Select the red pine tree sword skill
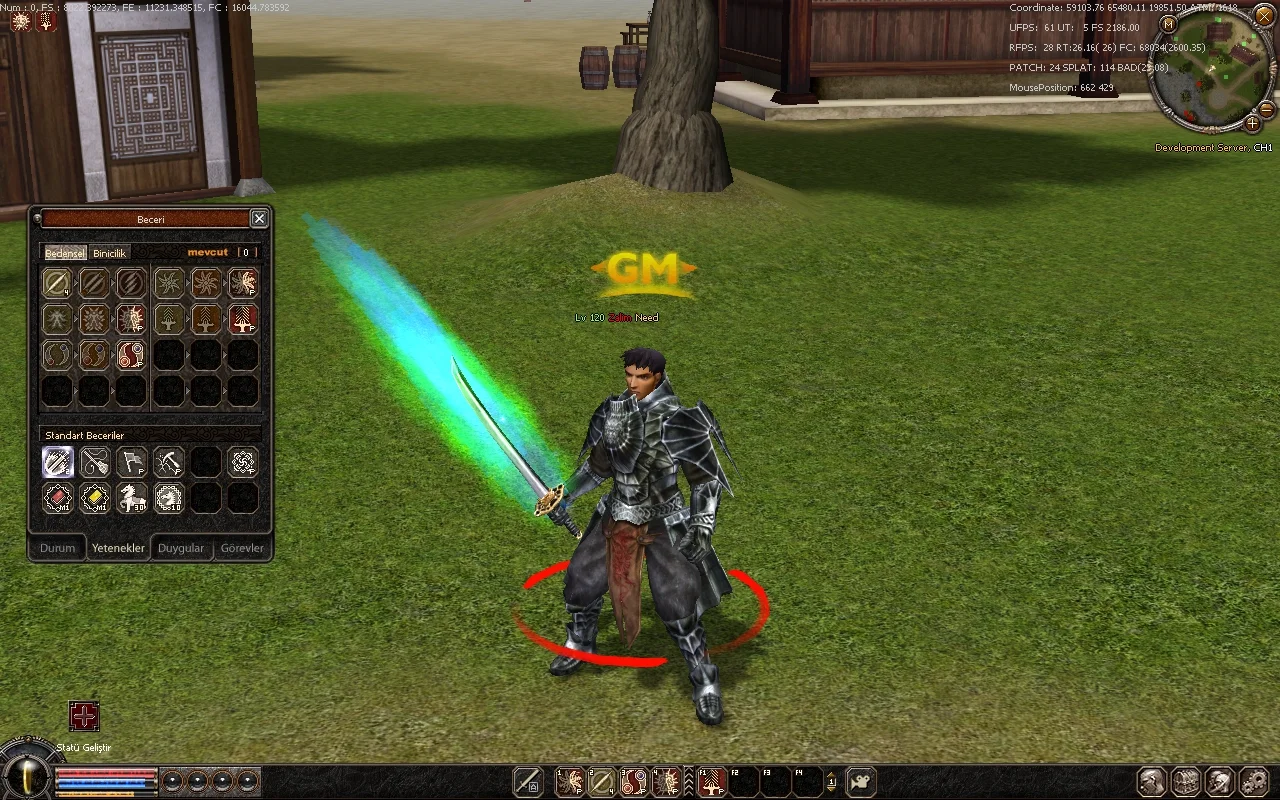The image size is (1280, 800). [x=243, y=319]
